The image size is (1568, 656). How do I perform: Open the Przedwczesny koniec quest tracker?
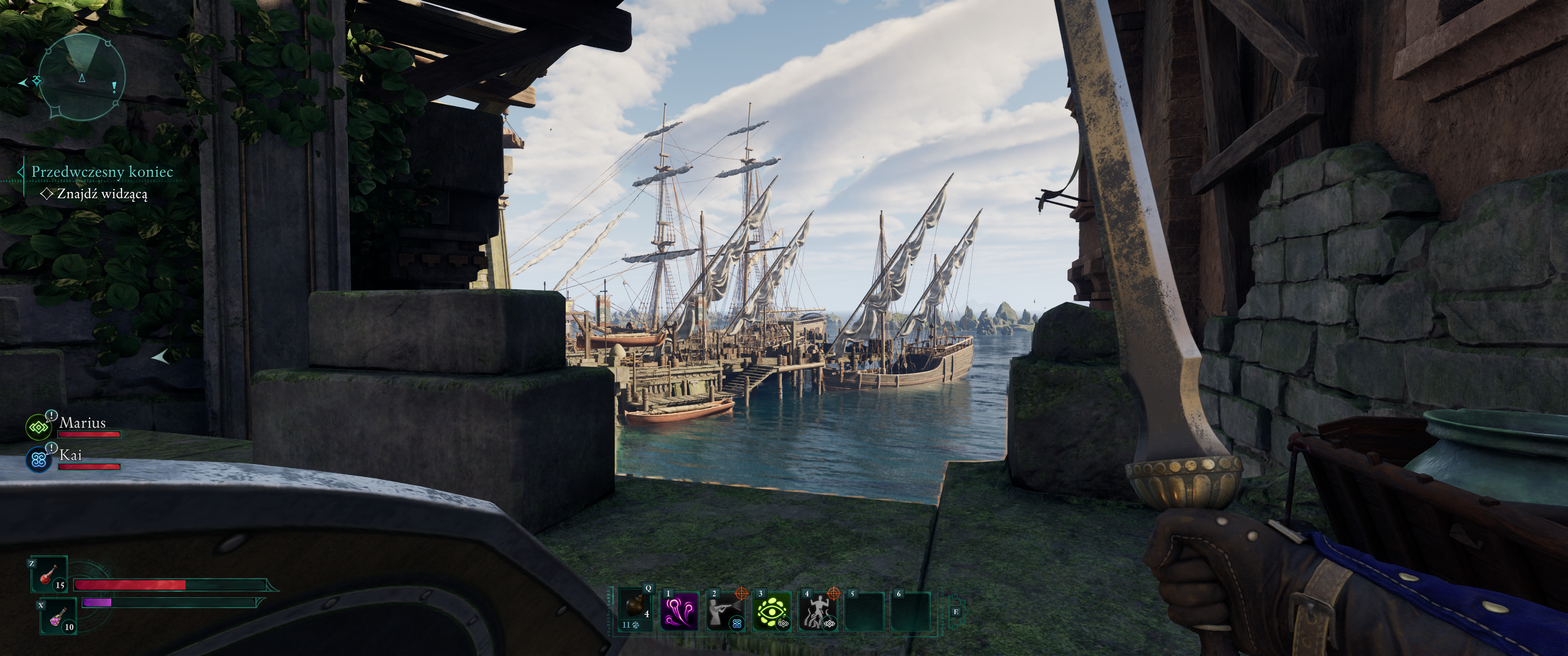[102, 172]
